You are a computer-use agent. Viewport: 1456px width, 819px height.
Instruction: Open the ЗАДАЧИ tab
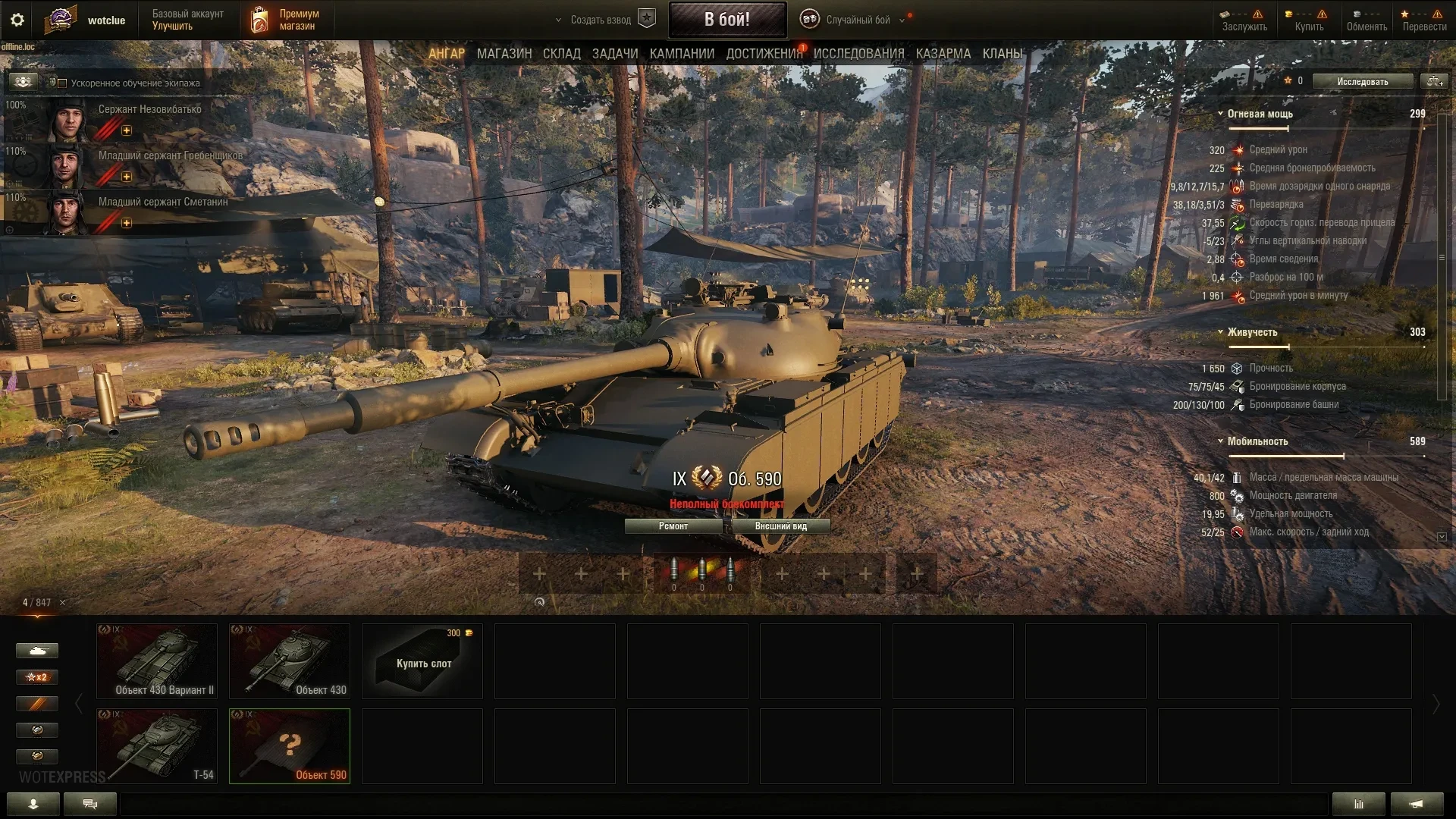point(614,54)
